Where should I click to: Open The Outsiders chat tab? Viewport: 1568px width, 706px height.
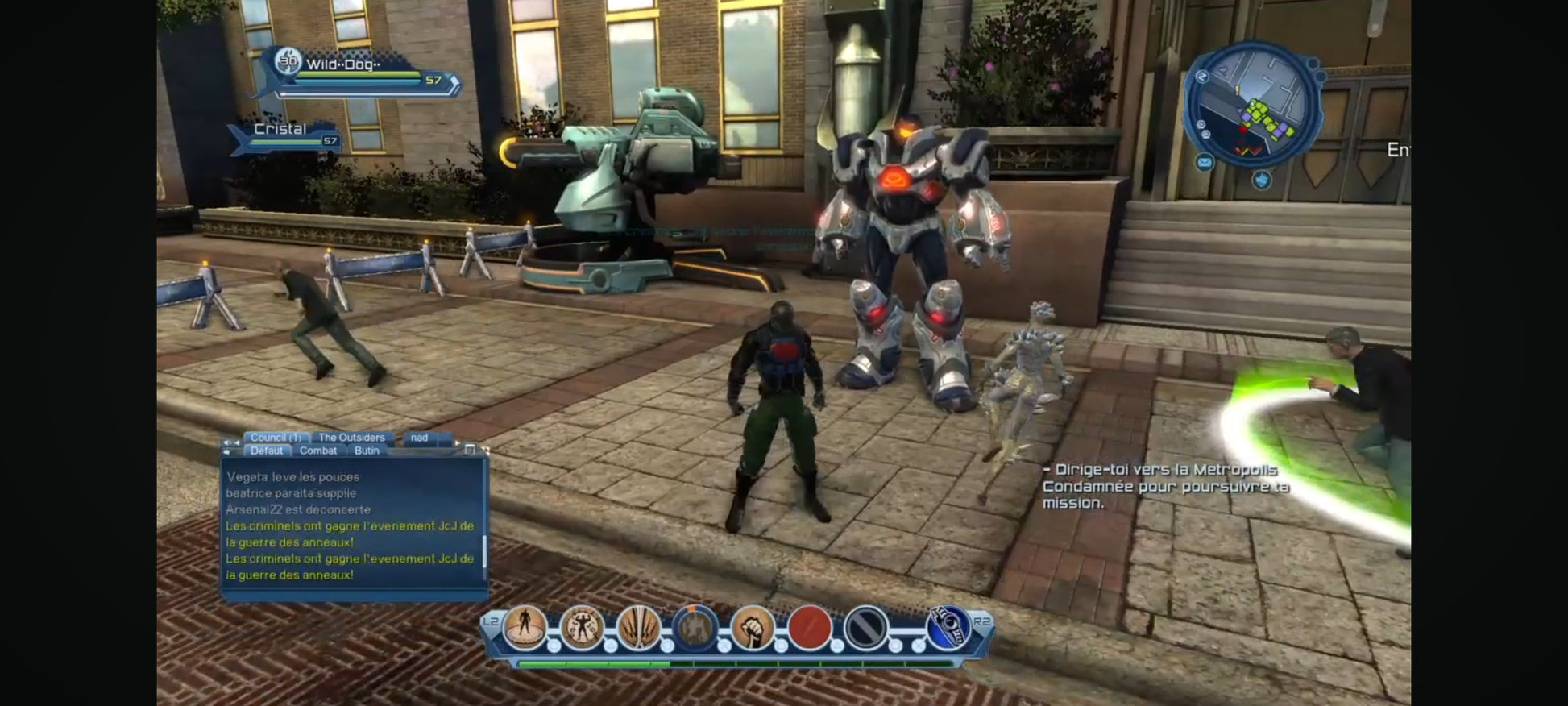tap(351, 438)
